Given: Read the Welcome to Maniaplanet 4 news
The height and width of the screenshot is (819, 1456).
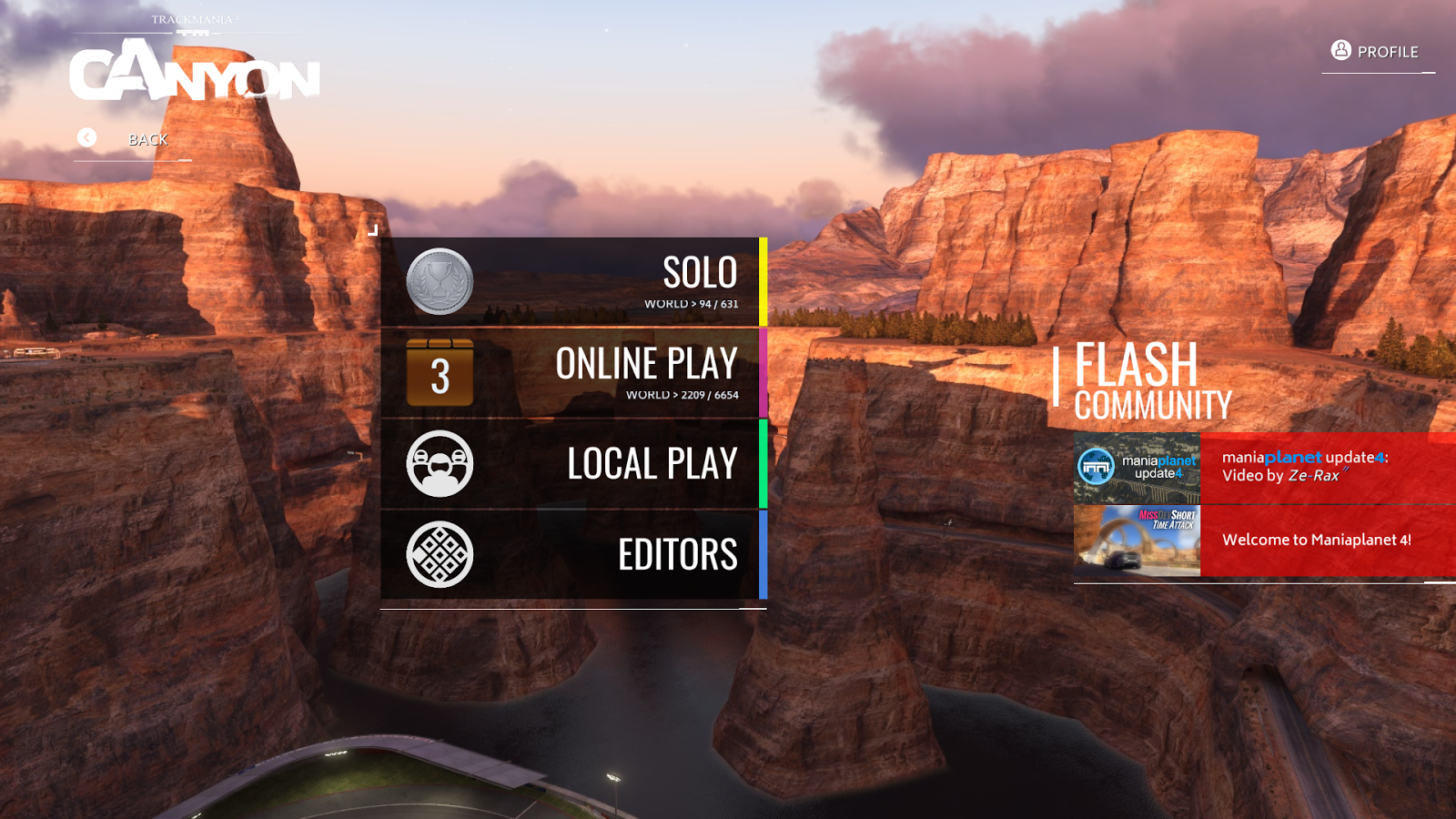Looking at the screenshot, I should pos(1327,541).
